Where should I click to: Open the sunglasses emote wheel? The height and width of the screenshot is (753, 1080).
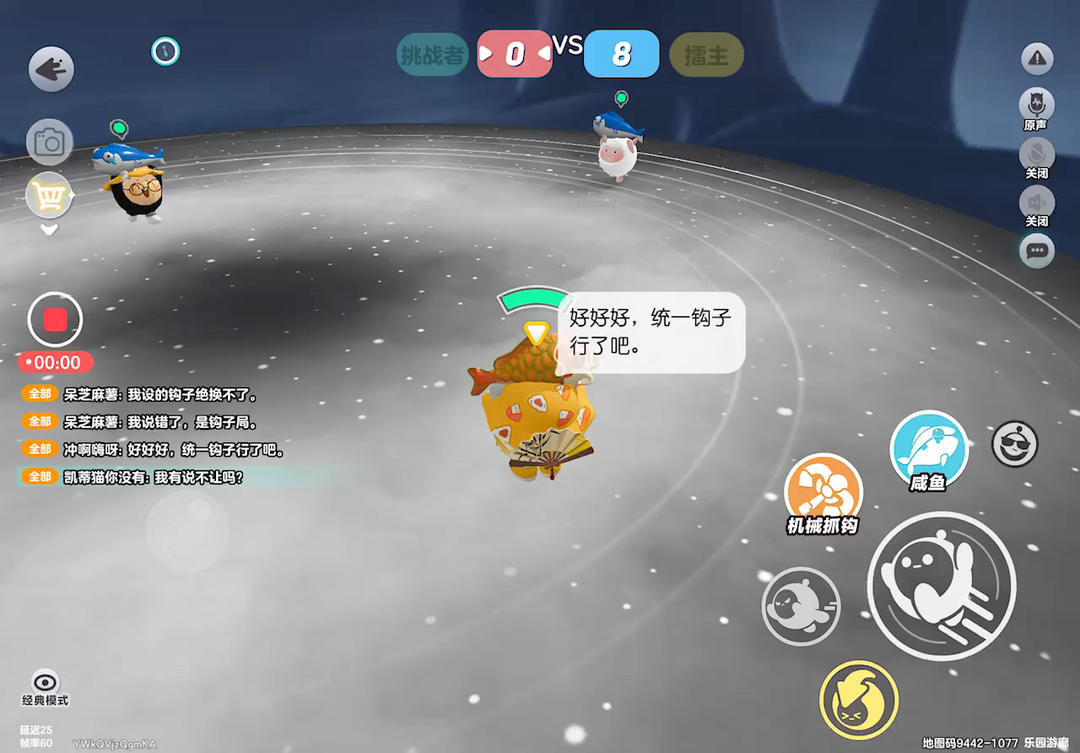[1014, 443]
